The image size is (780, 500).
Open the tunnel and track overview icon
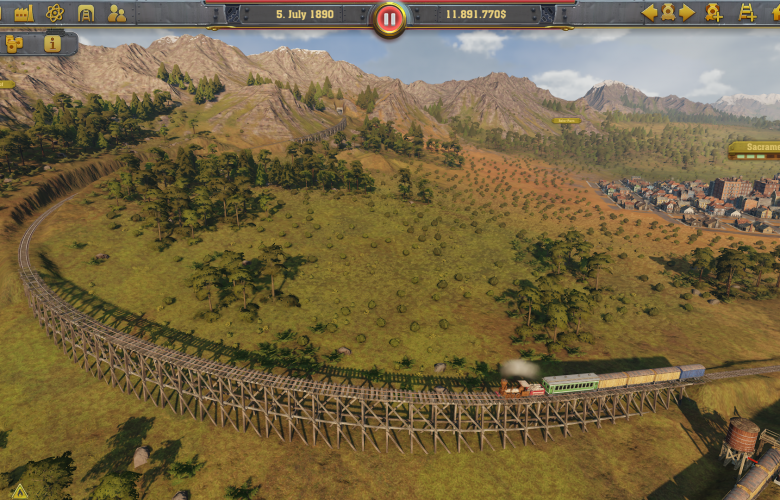pyautogui.click(x=86, y=13)
